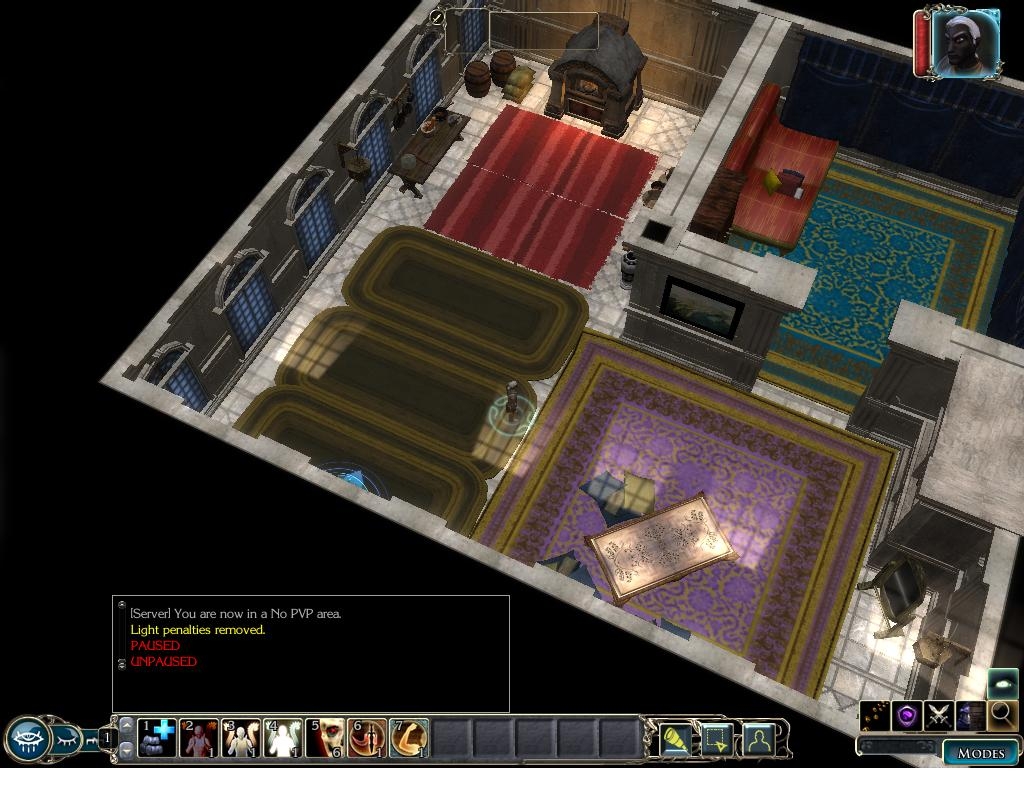Viewport: 1024px width, 800px height.
Task: Toggle the closed-eye button beside the emblem
Action: (x=67, y=740)
